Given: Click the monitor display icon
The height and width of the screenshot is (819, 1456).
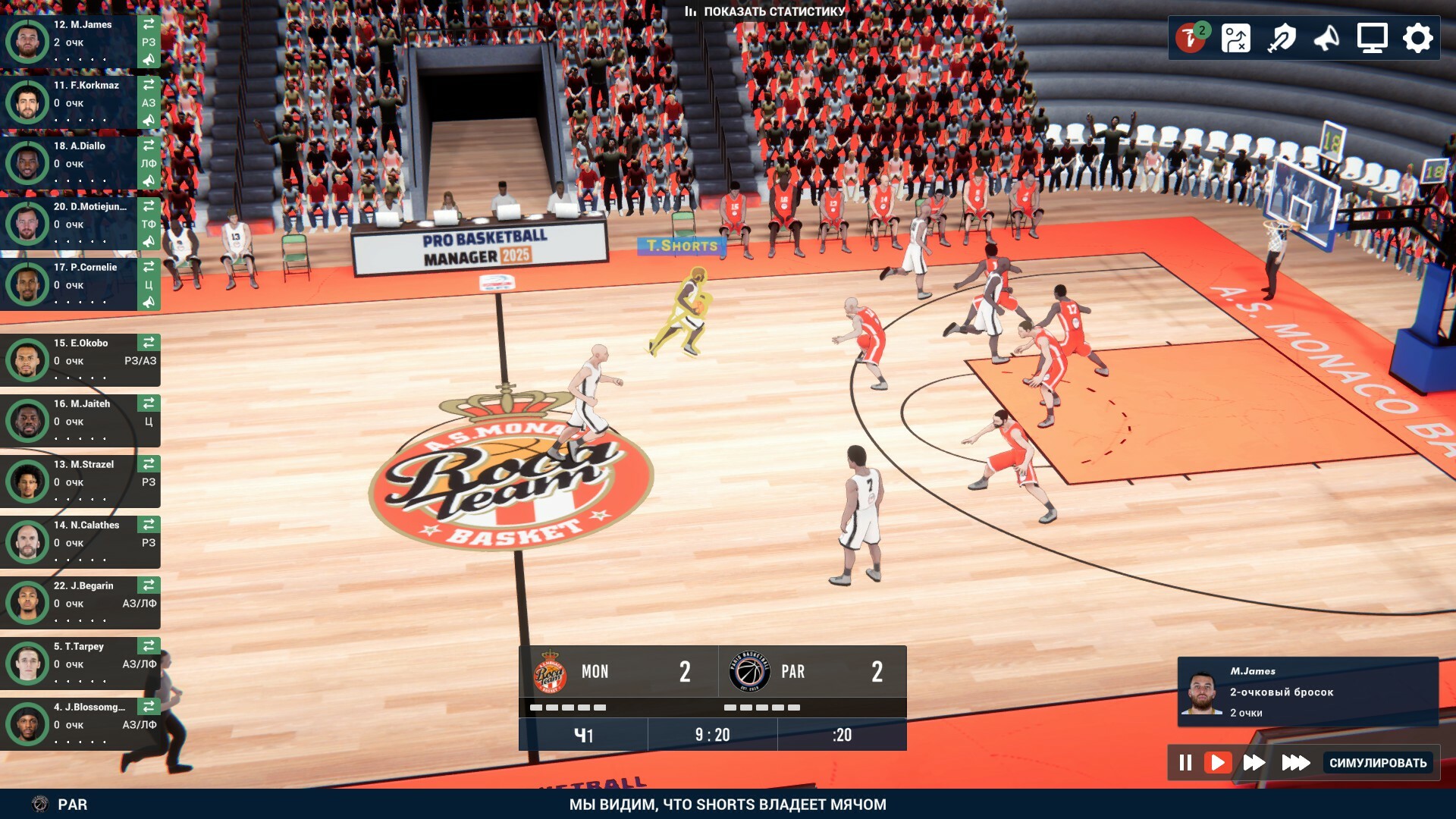Looking at the screenshot, I should (x=1372, y=38).
